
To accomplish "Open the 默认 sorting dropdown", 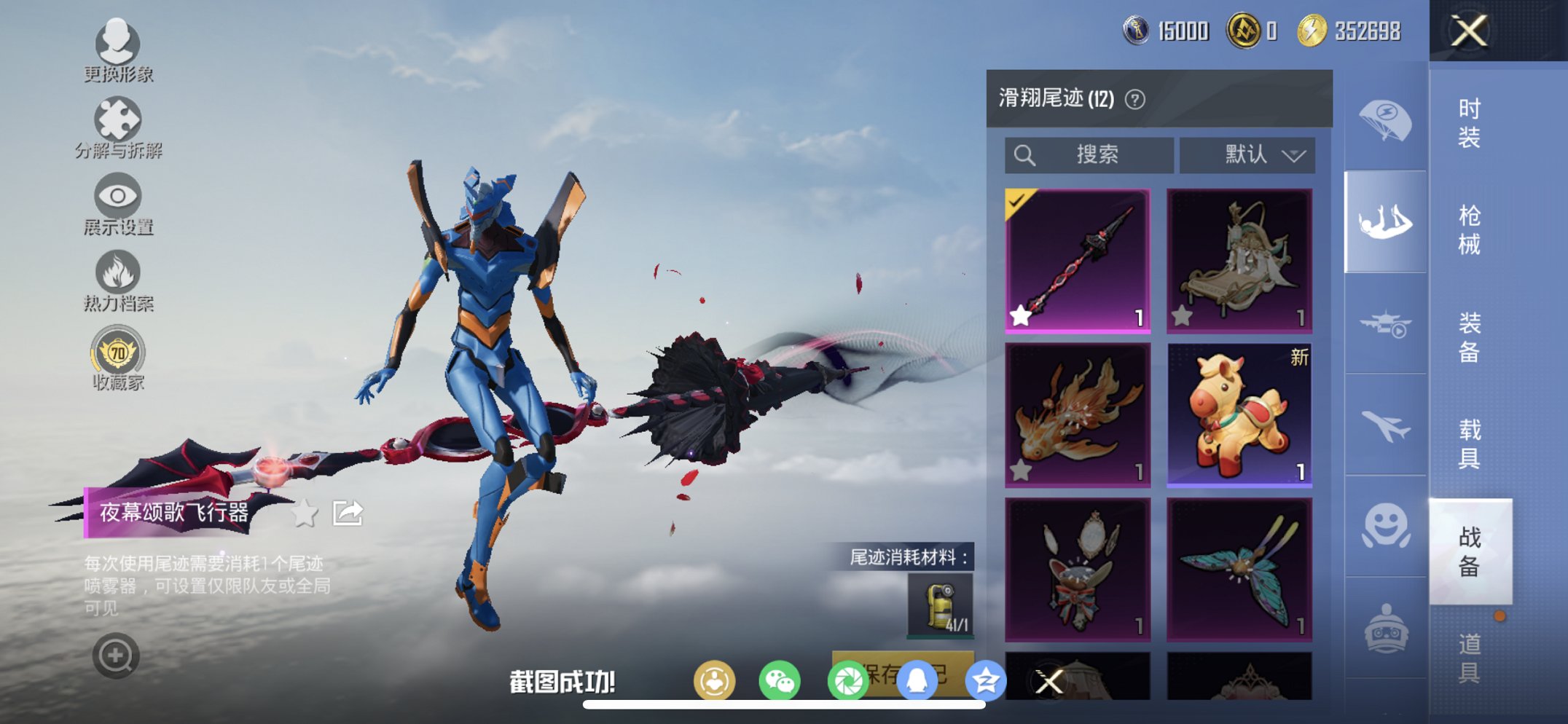I will point(1246,154).
